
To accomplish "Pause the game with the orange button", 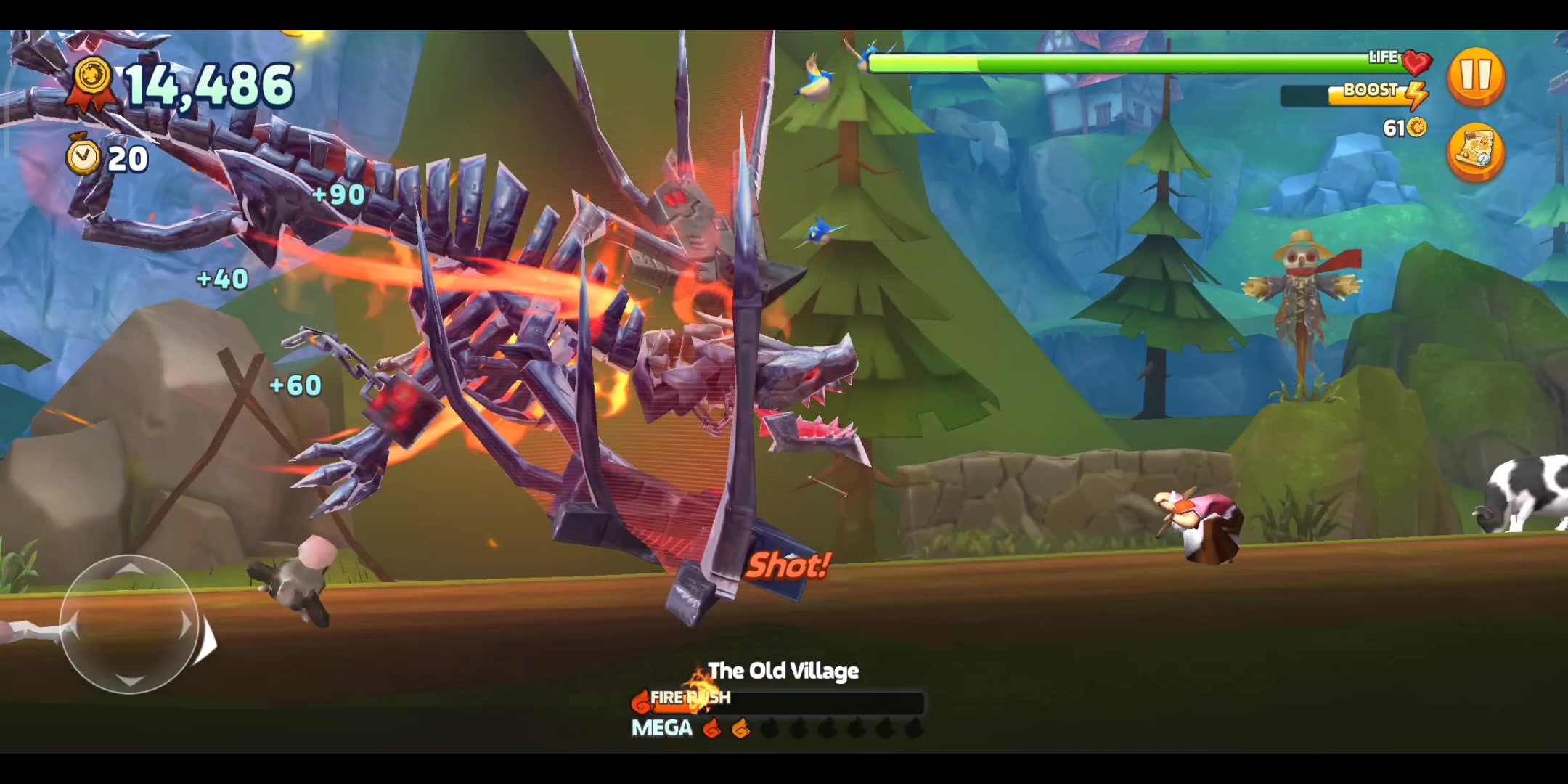I will pos(1476,76).
